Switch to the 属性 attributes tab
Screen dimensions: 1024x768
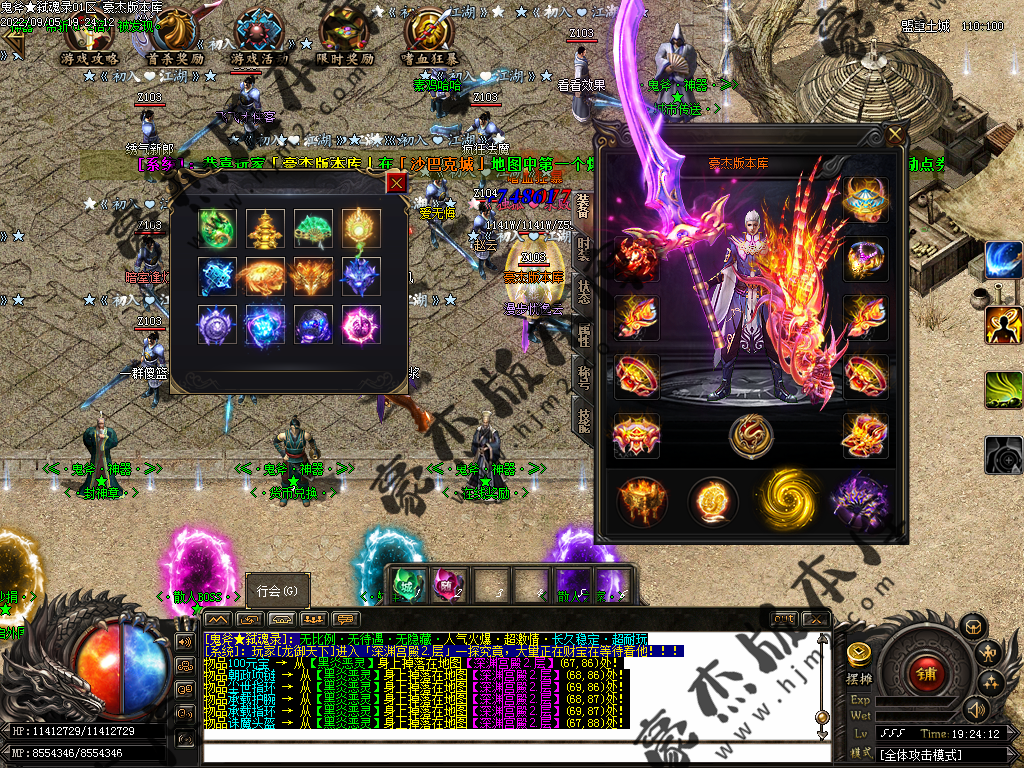[x=583, y=334]
